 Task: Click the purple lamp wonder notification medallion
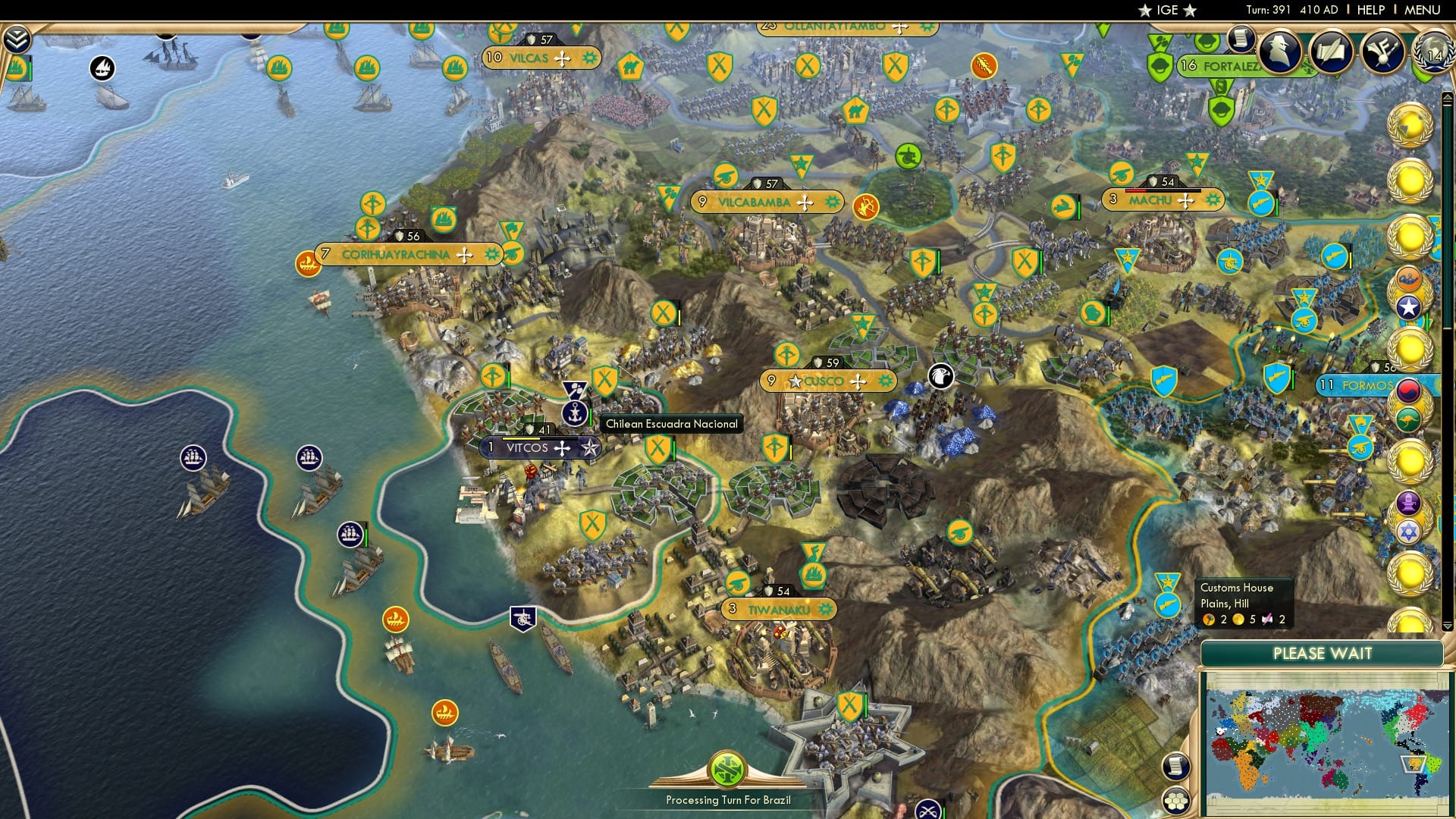1407,504
